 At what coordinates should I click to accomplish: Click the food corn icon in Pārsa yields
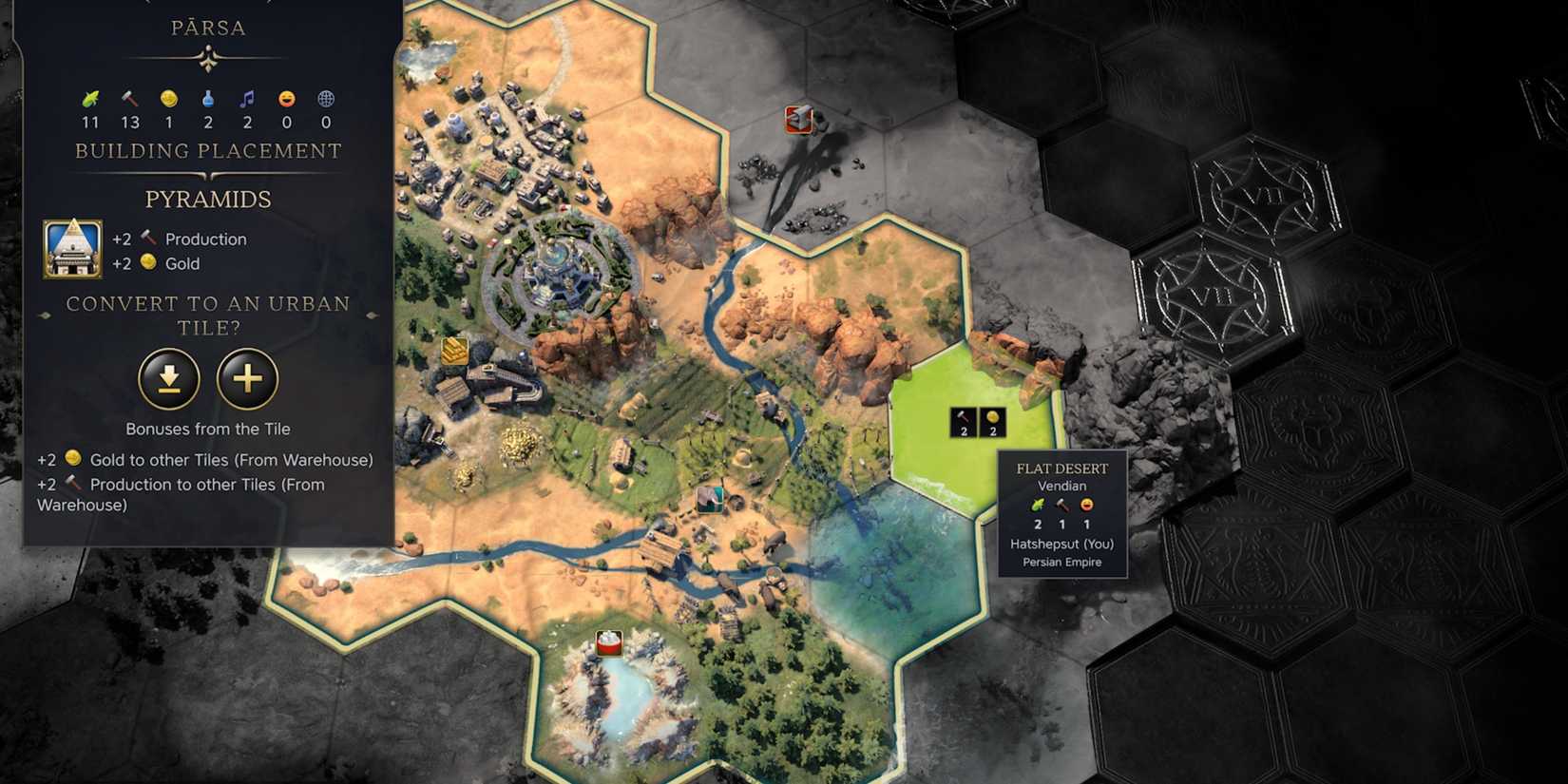pyautogui.click(x=91, y=98)
